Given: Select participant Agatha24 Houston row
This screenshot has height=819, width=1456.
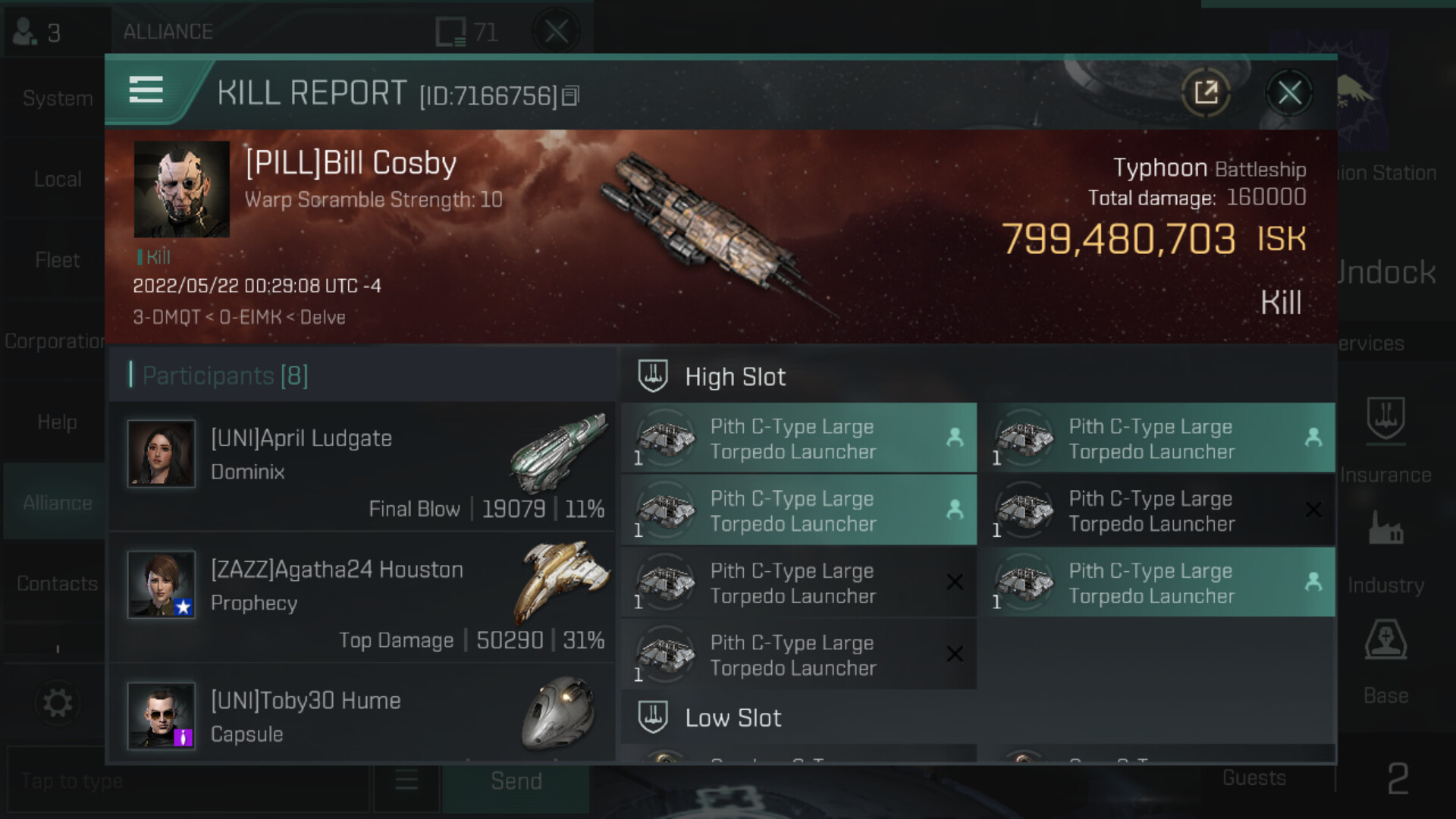Looking at the screenshot, I should point(362,598).
